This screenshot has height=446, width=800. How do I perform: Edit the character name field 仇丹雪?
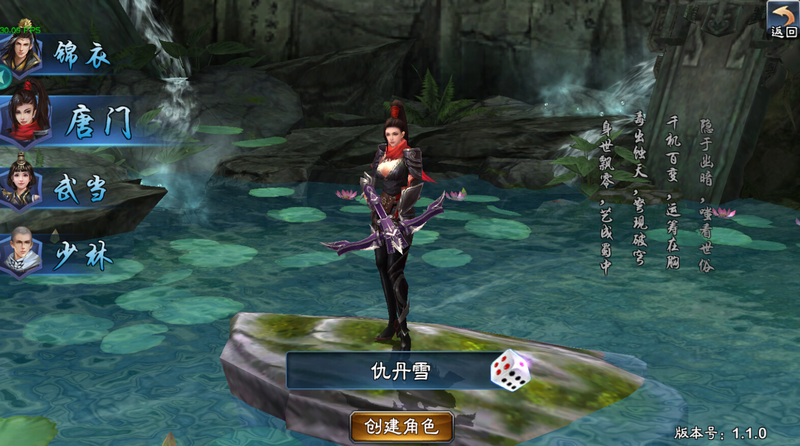pos(385,371)
